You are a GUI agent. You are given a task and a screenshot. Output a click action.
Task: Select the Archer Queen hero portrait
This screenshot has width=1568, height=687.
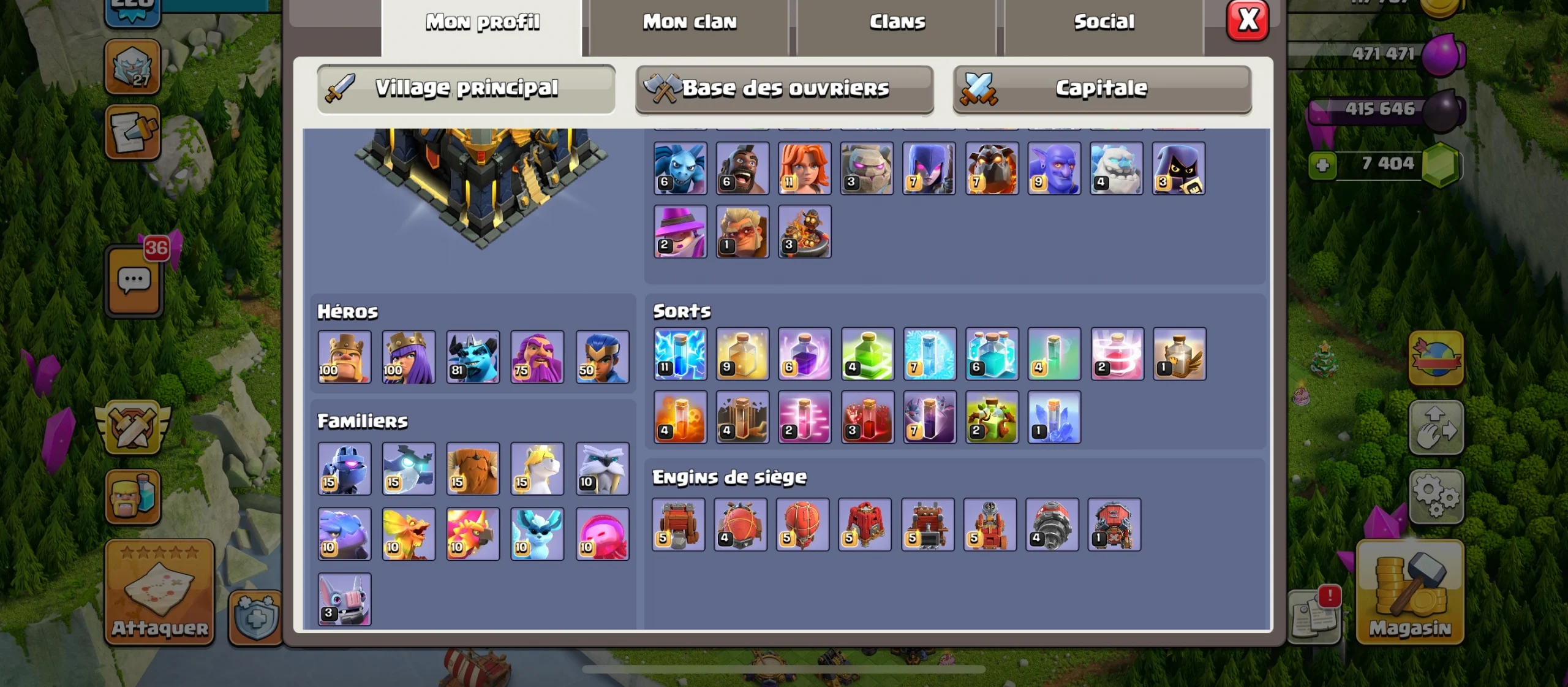pyautogui.click(x=409, y=357)
